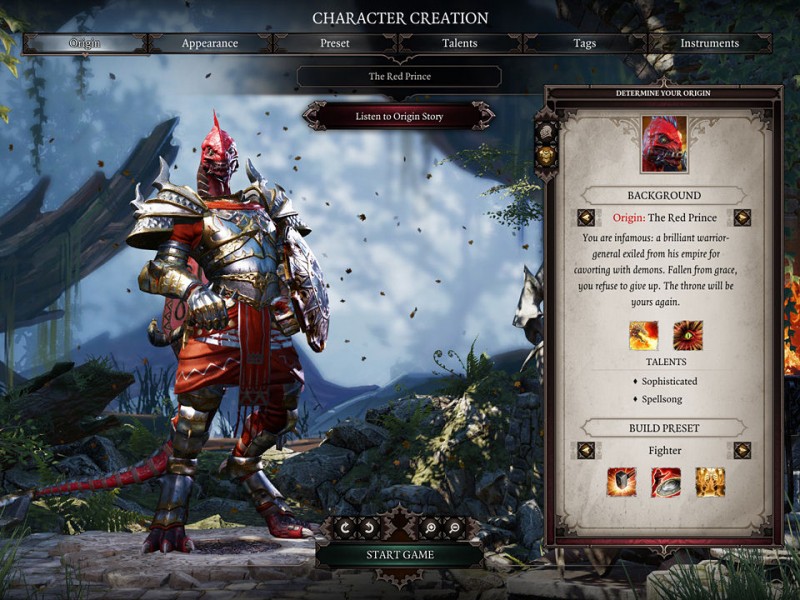The height and width of the screenshot is (600, 800).
Task: Go to the Preset tab
Action: click(335, 43)
